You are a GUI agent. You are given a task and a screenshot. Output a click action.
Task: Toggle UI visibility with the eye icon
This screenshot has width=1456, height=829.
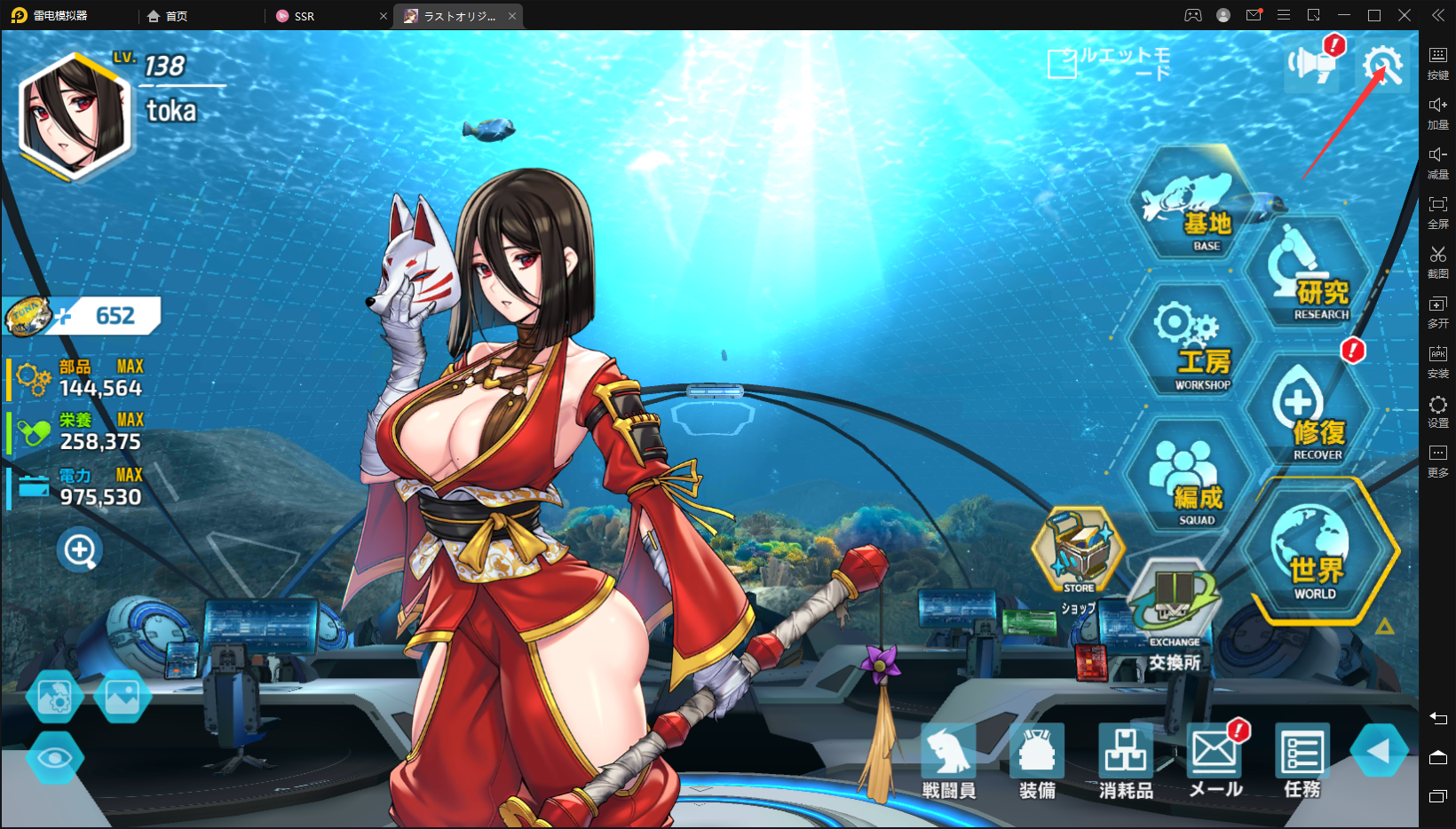55,757
